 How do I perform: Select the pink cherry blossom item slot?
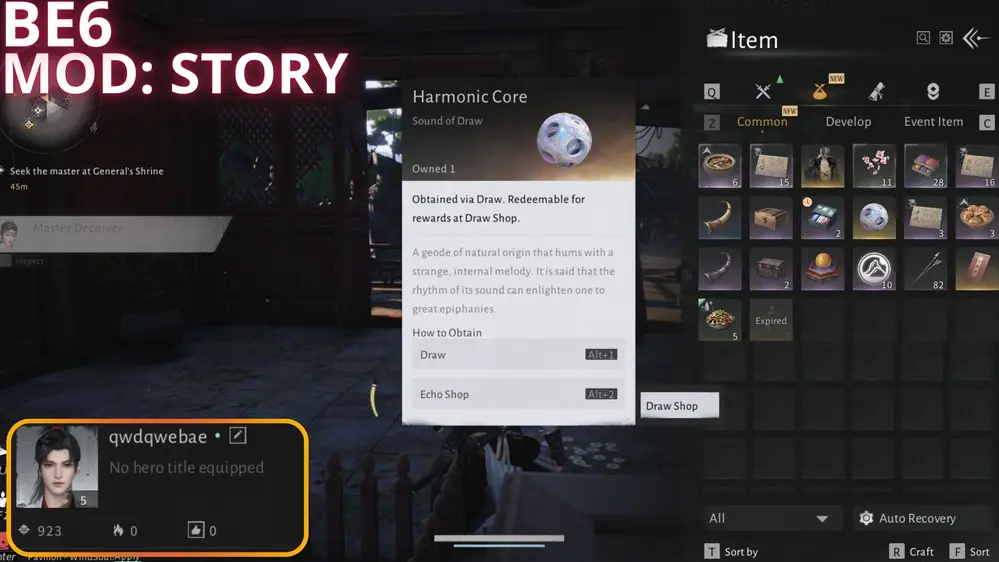876,166
